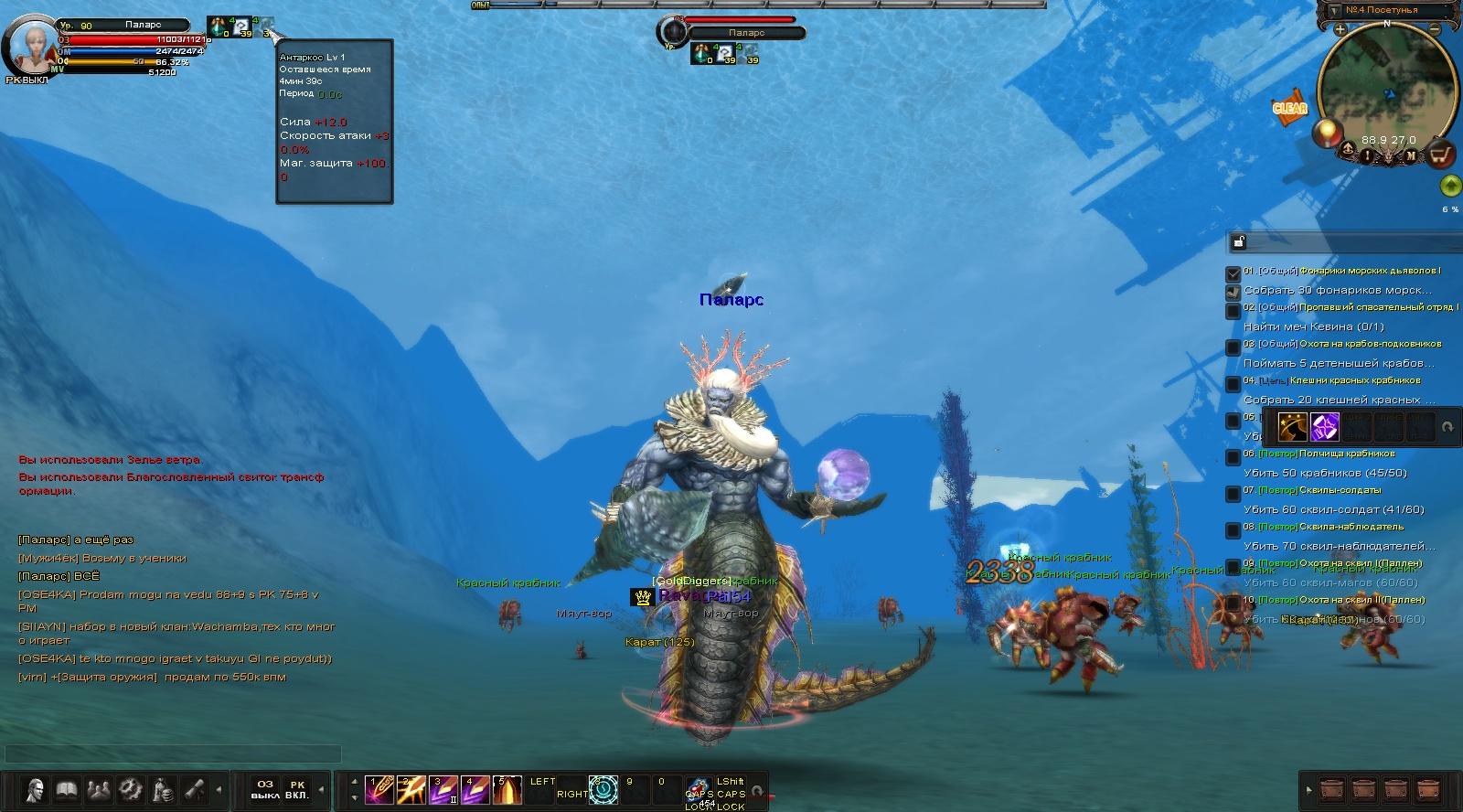
Task: Click the chat input field
Action: coord(173,754)
